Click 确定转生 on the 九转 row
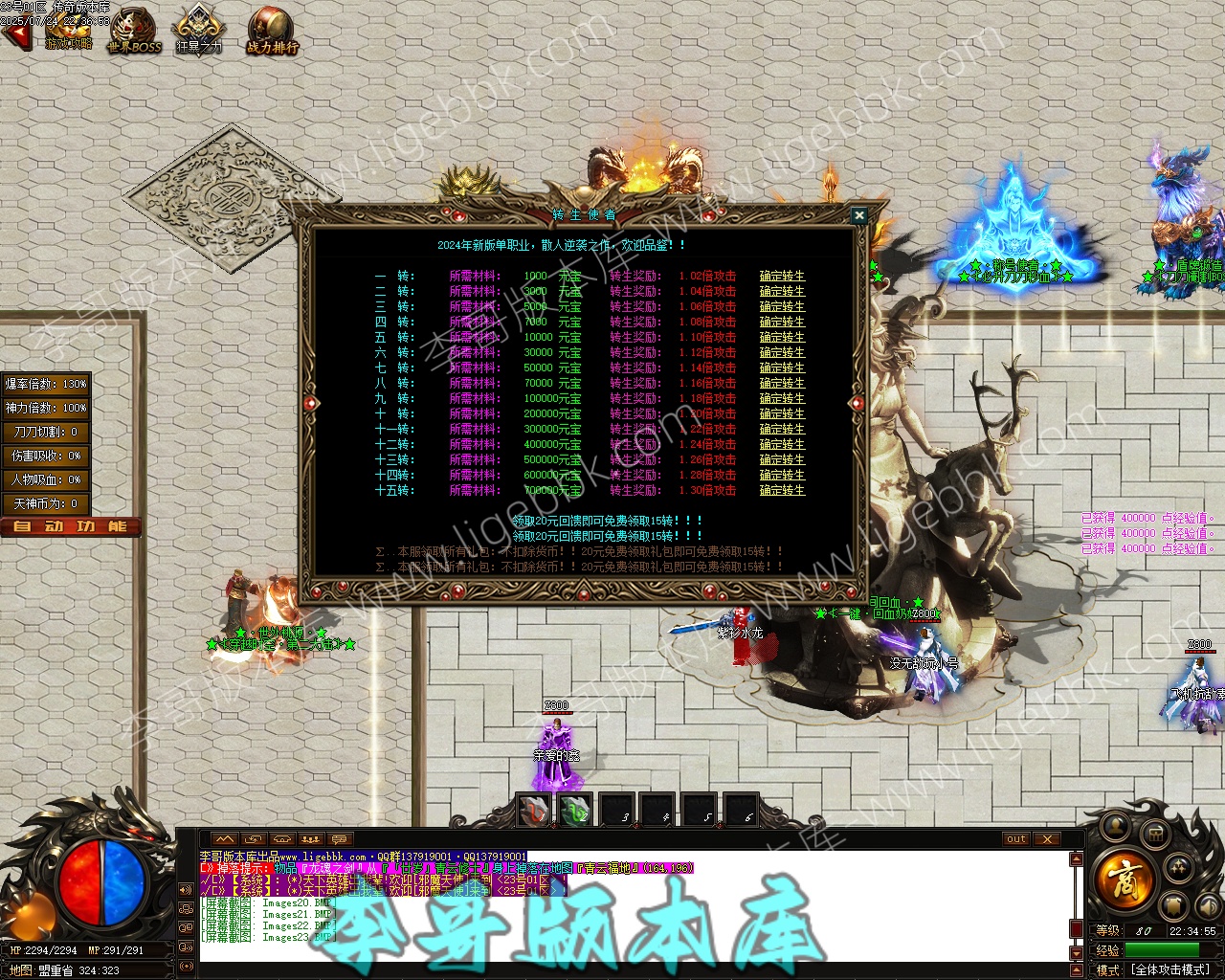This screenshot has width=1225, height=980. pos(782,398)
